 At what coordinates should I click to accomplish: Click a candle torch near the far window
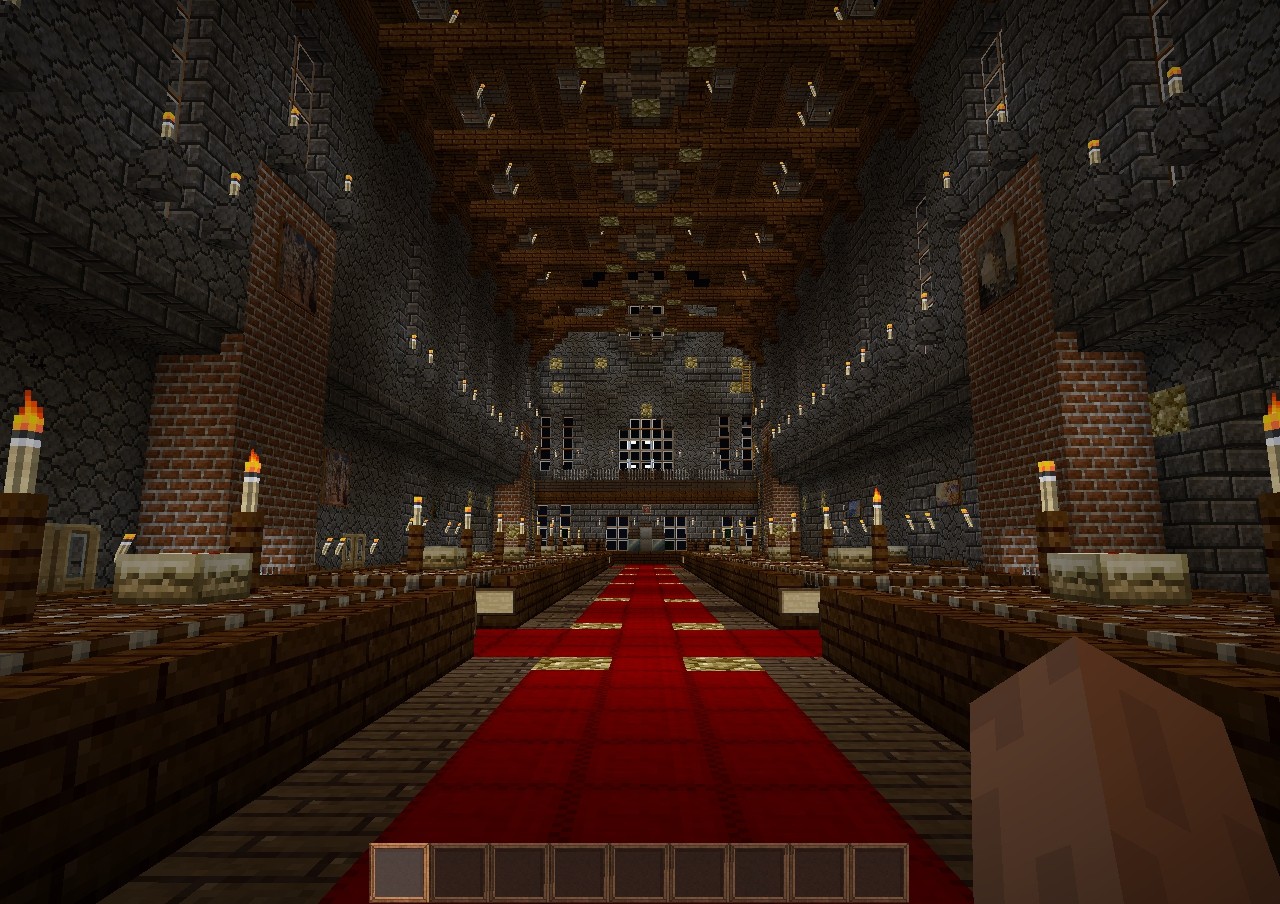612,453
